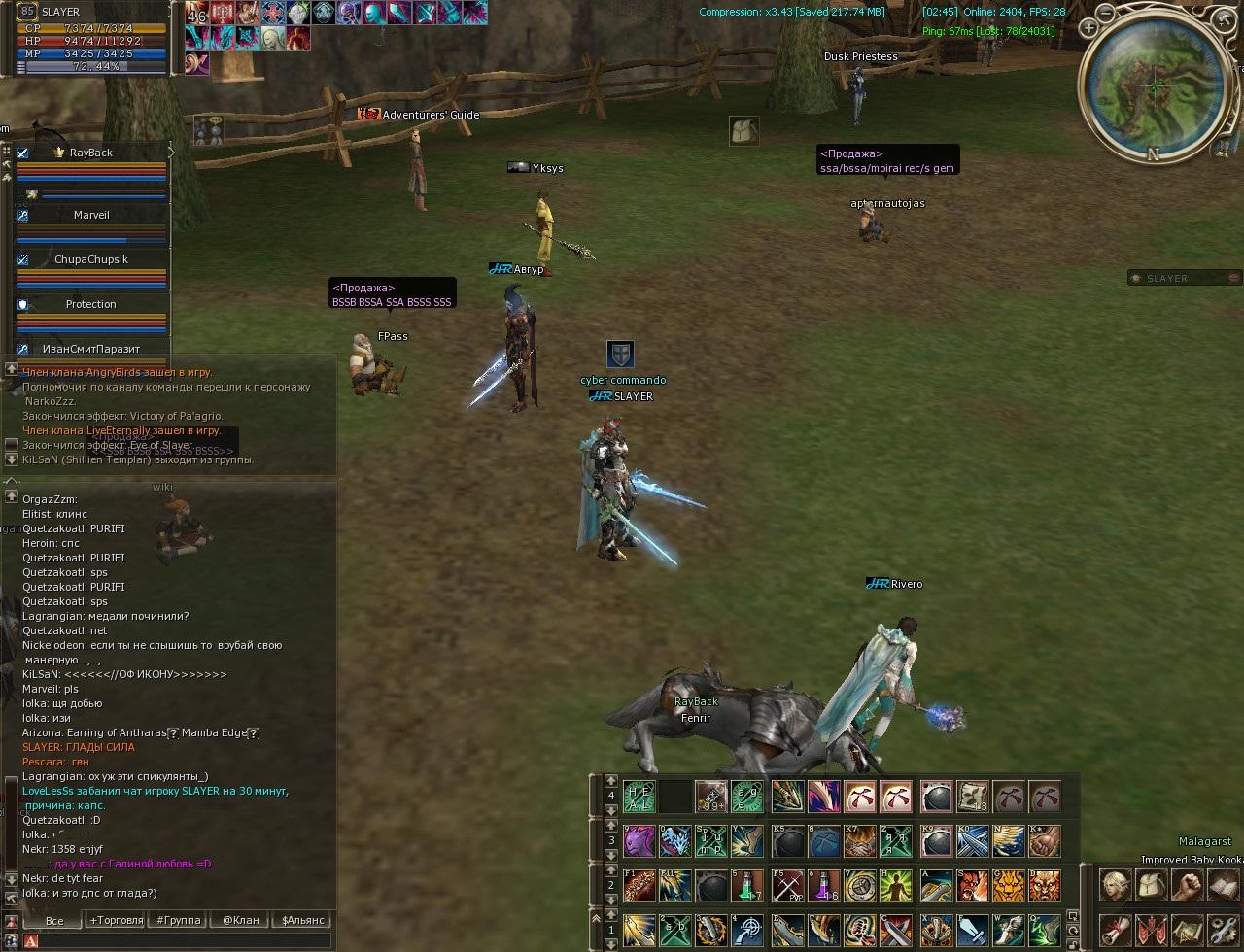Activate the HEAL macro hotbar slot
This screenshot has width=1244, height=952.
[x=639, y=797]
